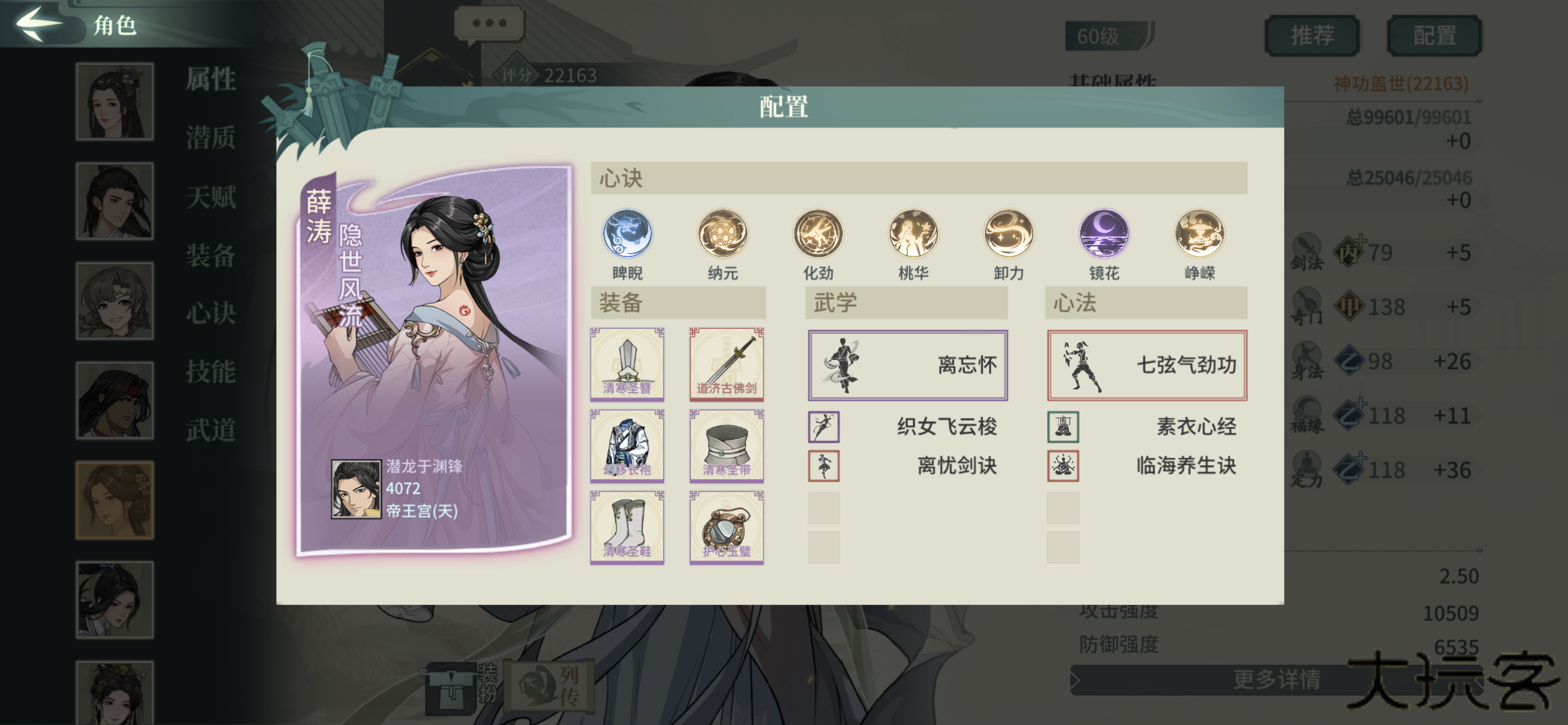This screenshot has height=725, width=1568.
Task: Open the 镜花 heart technique orb
Action: [1102, 234]
